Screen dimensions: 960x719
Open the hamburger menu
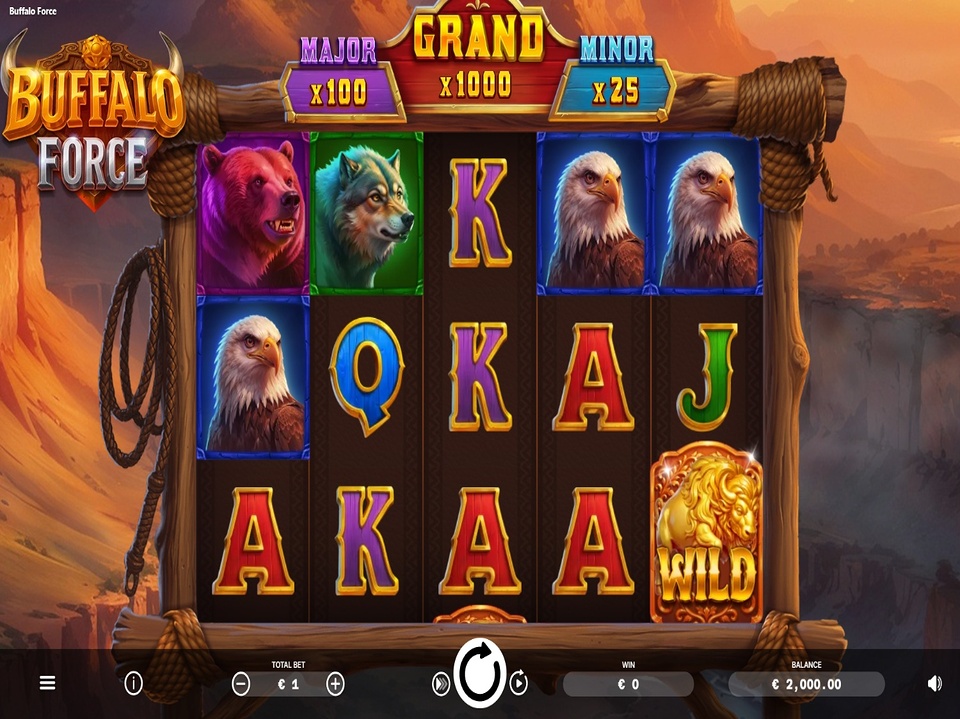point(47,684)
